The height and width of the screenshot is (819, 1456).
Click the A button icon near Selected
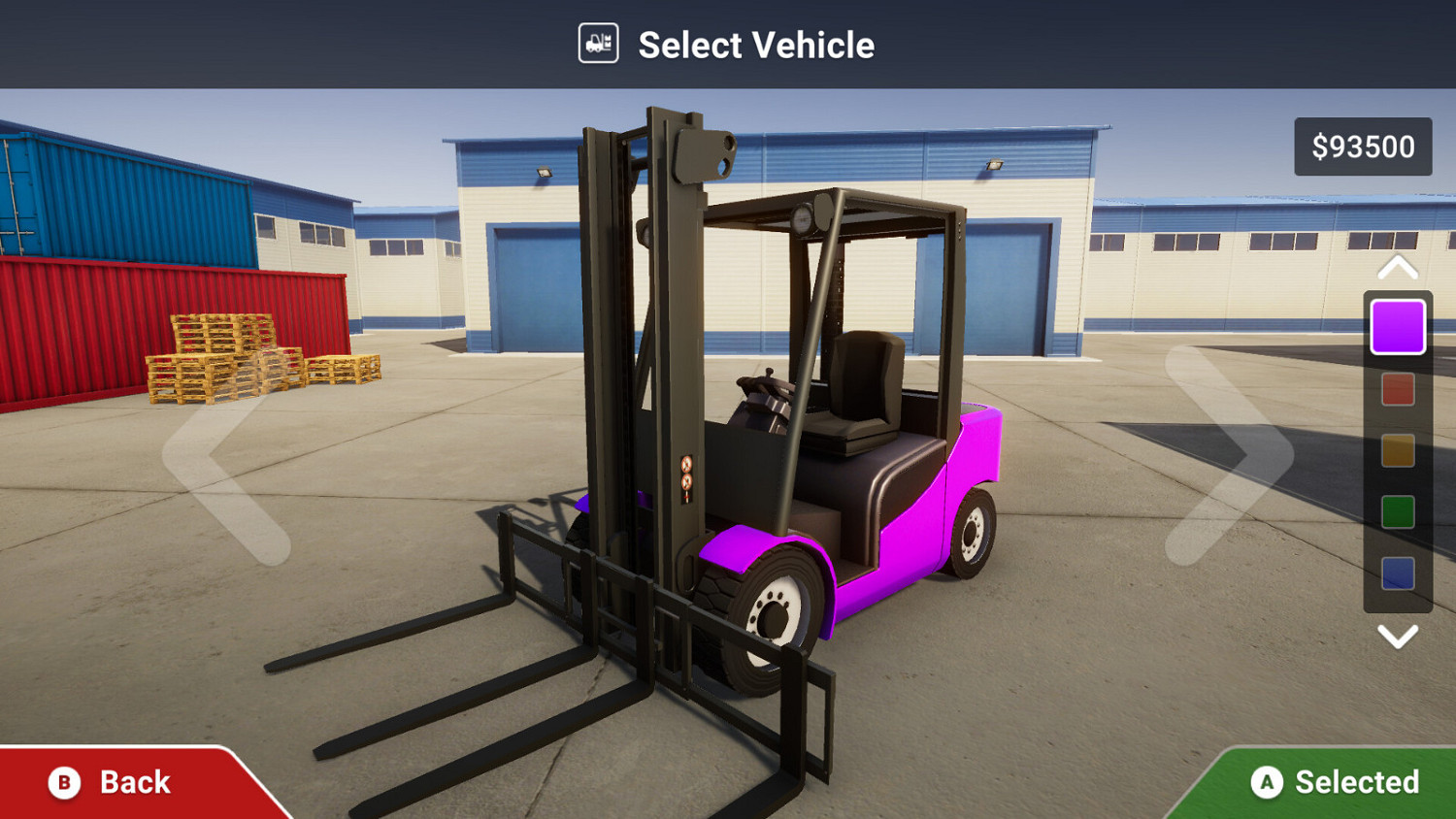point(1267,782)
